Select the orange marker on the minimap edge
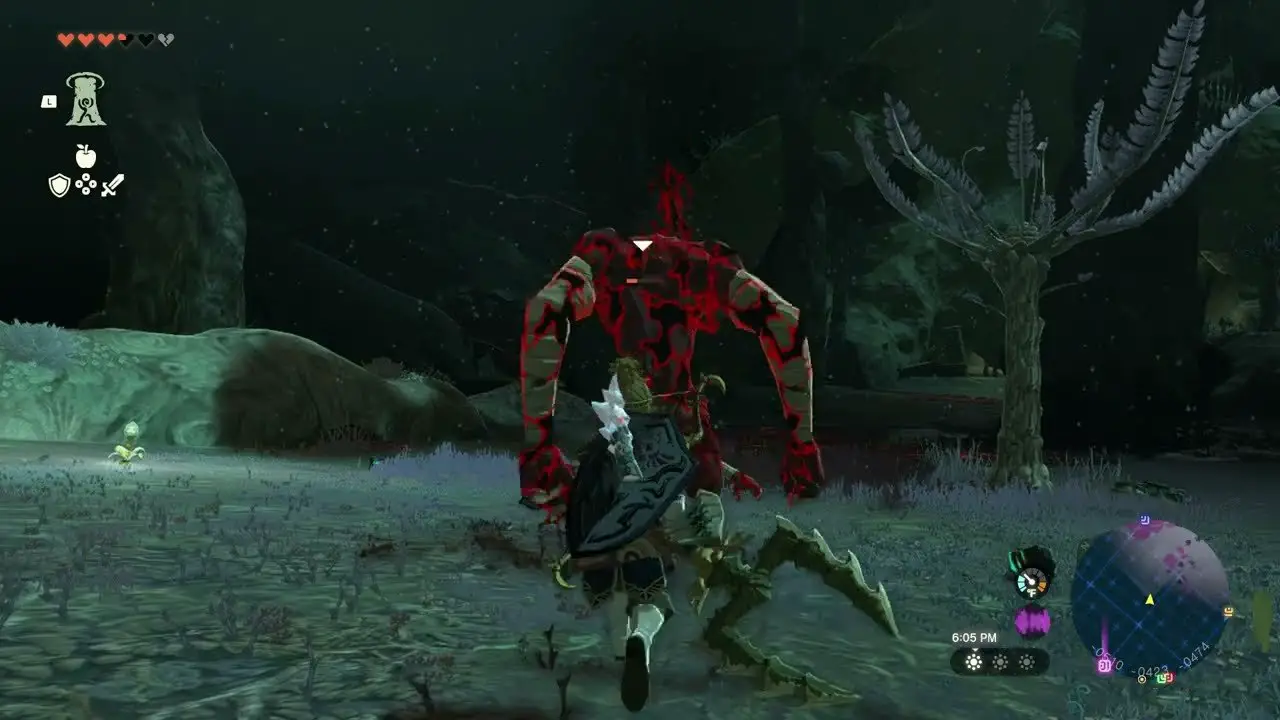Viewport: 1280px width, 720px height. coord(1227,611)
